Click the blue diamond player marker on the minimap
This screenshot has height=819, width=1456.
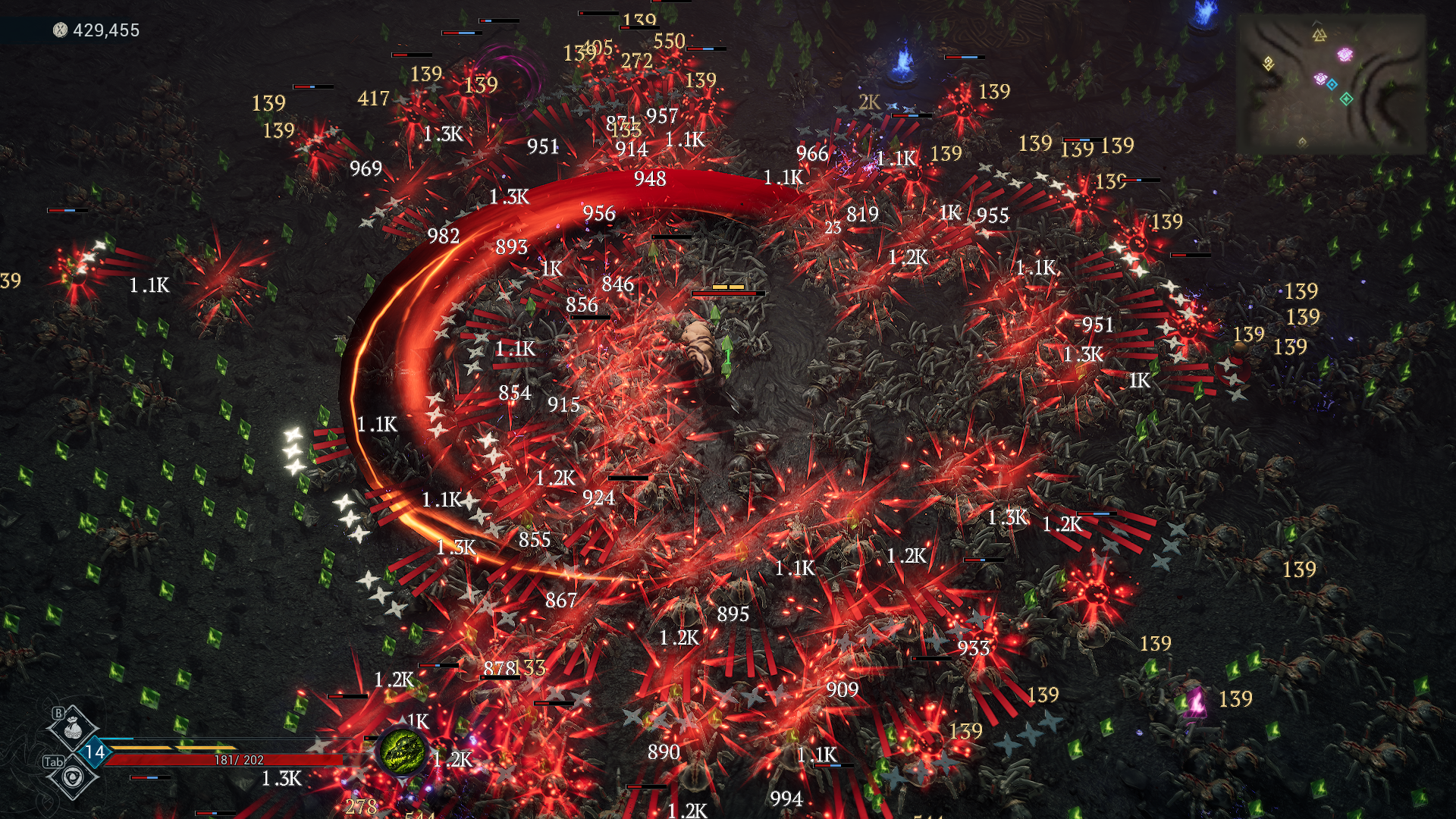[x=1332, y=84]
